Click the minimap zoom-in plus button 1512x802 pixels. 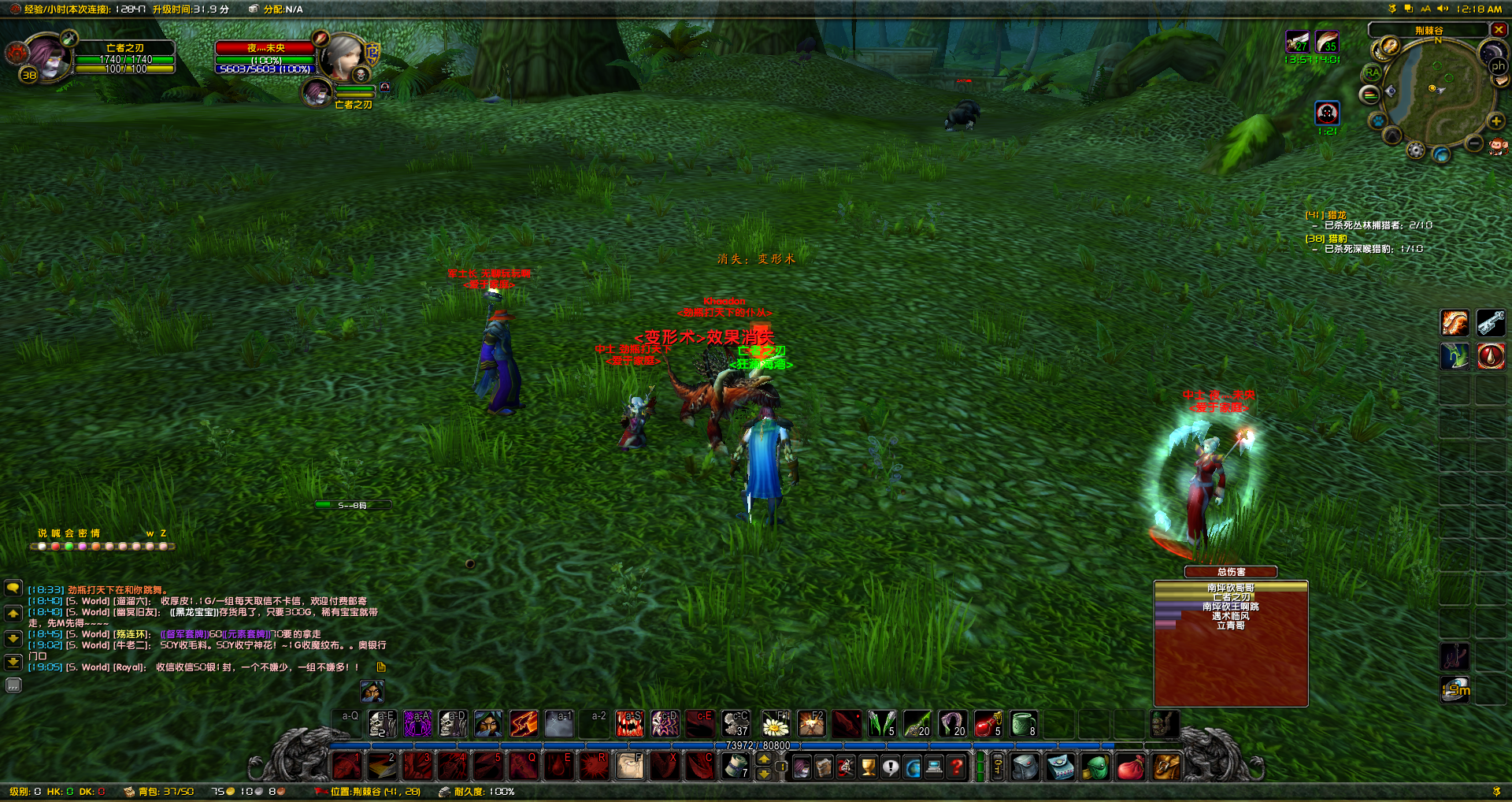pyautogui.click(x=1495, y=121)
